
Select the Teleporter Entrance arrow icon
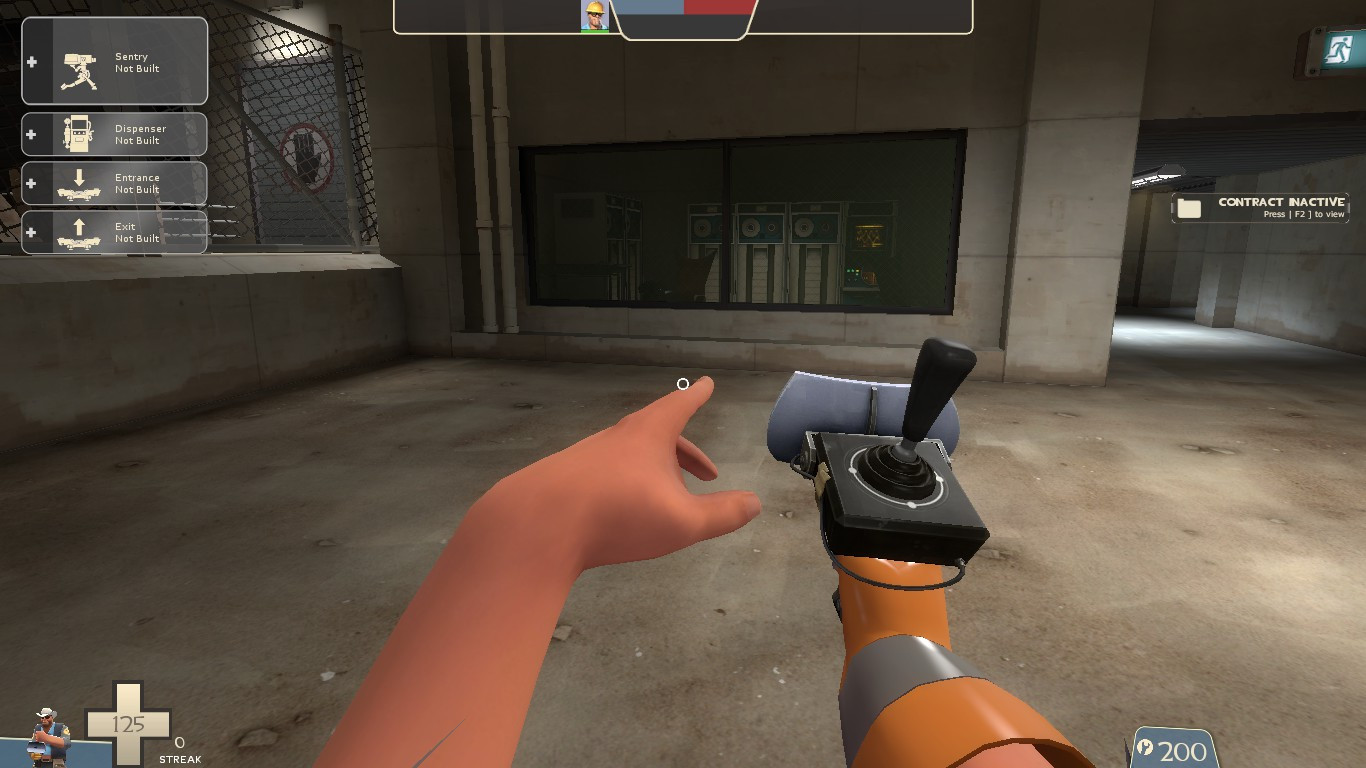pos(77,183)
